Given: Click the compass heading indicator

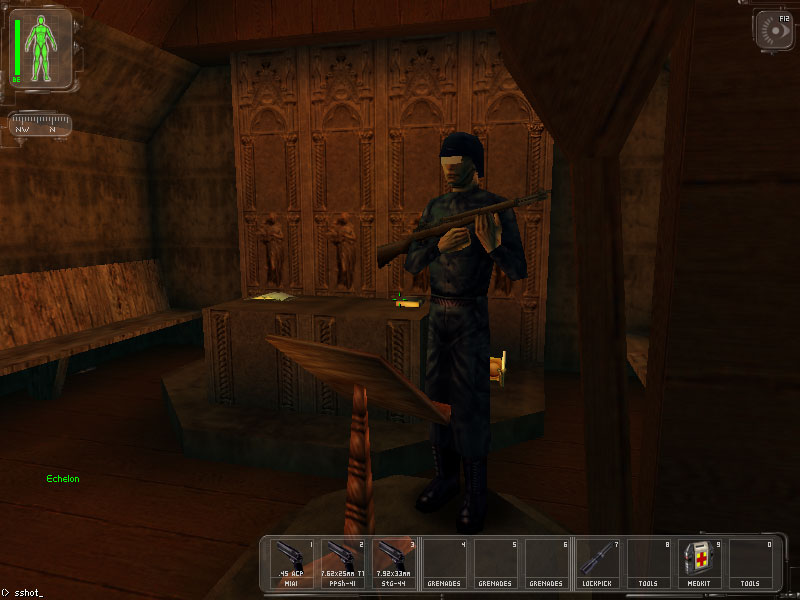Looking at the screenshot, I should coord(40,124).
